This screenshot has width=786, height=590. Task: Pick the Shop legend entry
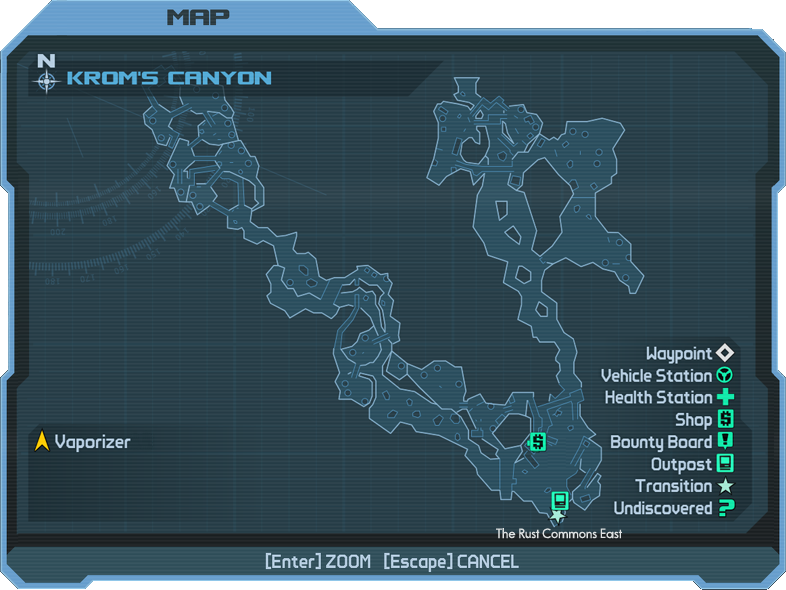click(704, 420)
